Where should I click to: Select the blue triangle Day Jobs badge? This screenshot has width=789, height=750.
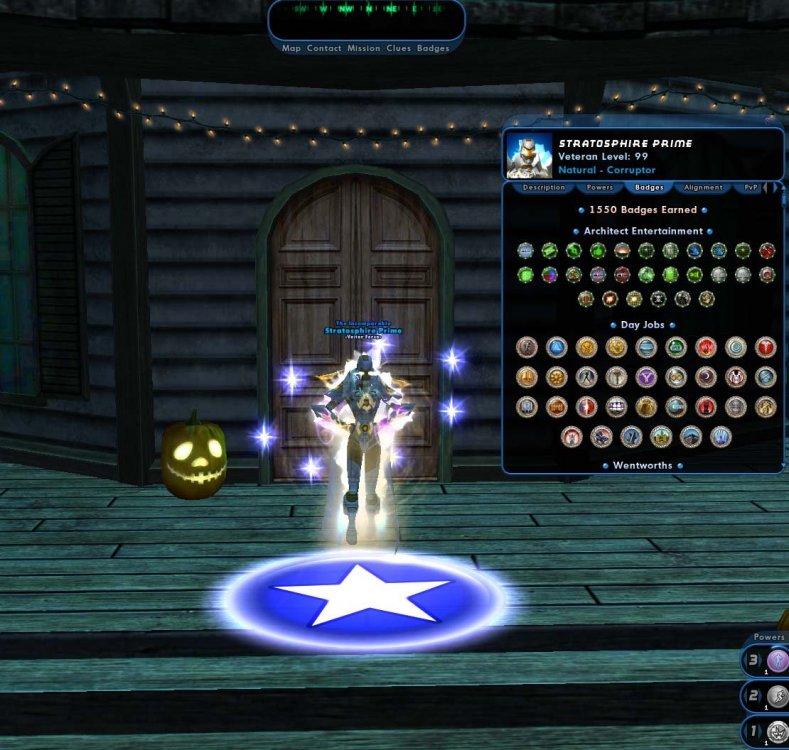click(x=556, y=347)
